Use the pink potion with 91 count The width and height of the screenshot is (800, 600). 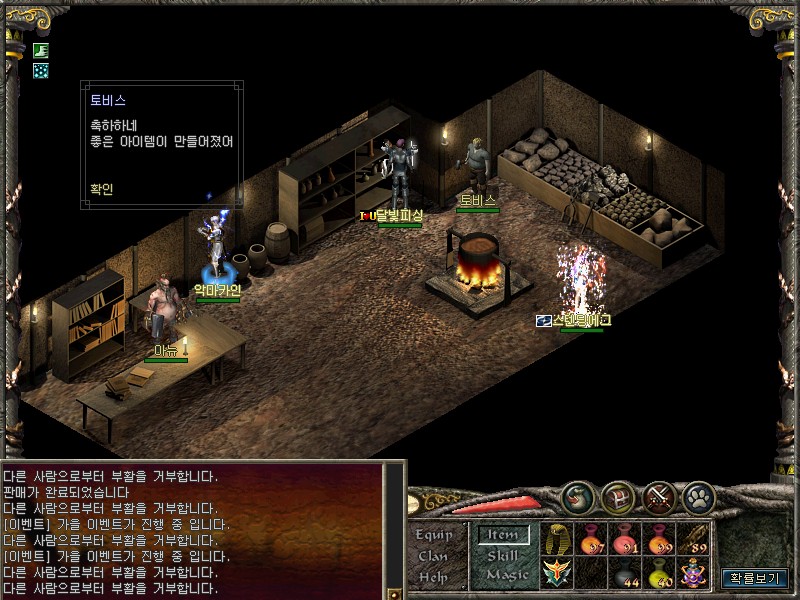pyautogui.click(x=626, y=539)
